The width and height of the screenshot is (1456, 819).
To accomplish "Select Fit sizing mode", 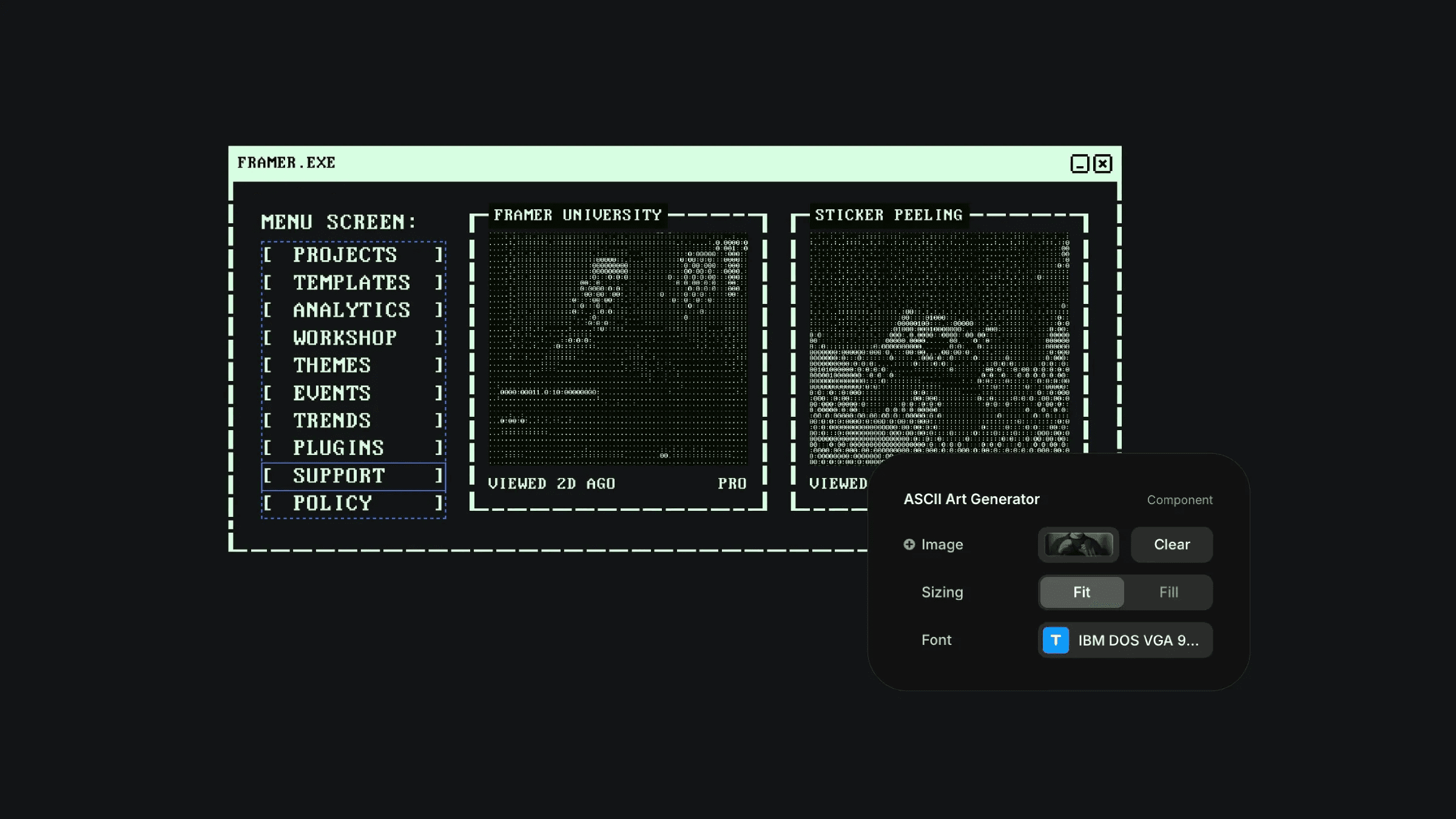I will (x=1082, y=591).
